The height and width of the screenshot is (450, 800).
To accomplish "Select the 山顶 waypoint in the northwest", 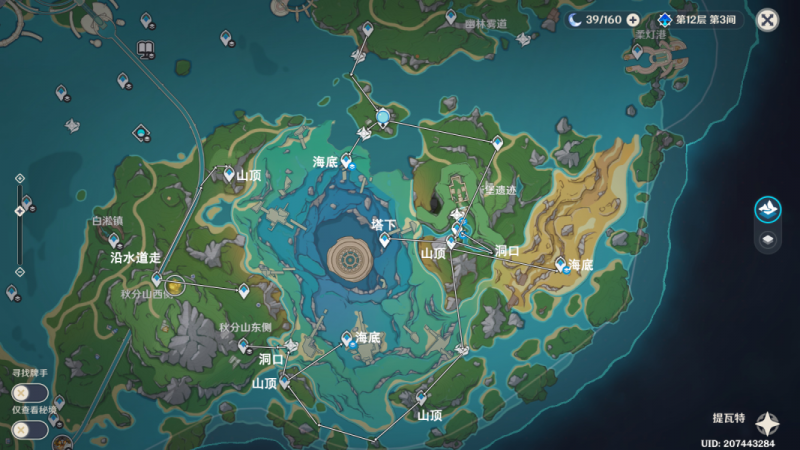I will (229, 174).
